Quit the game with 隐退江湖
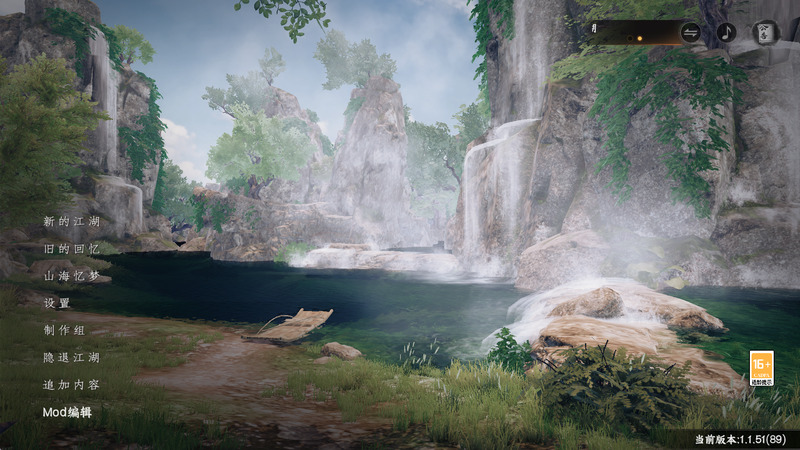 (70, 357)
